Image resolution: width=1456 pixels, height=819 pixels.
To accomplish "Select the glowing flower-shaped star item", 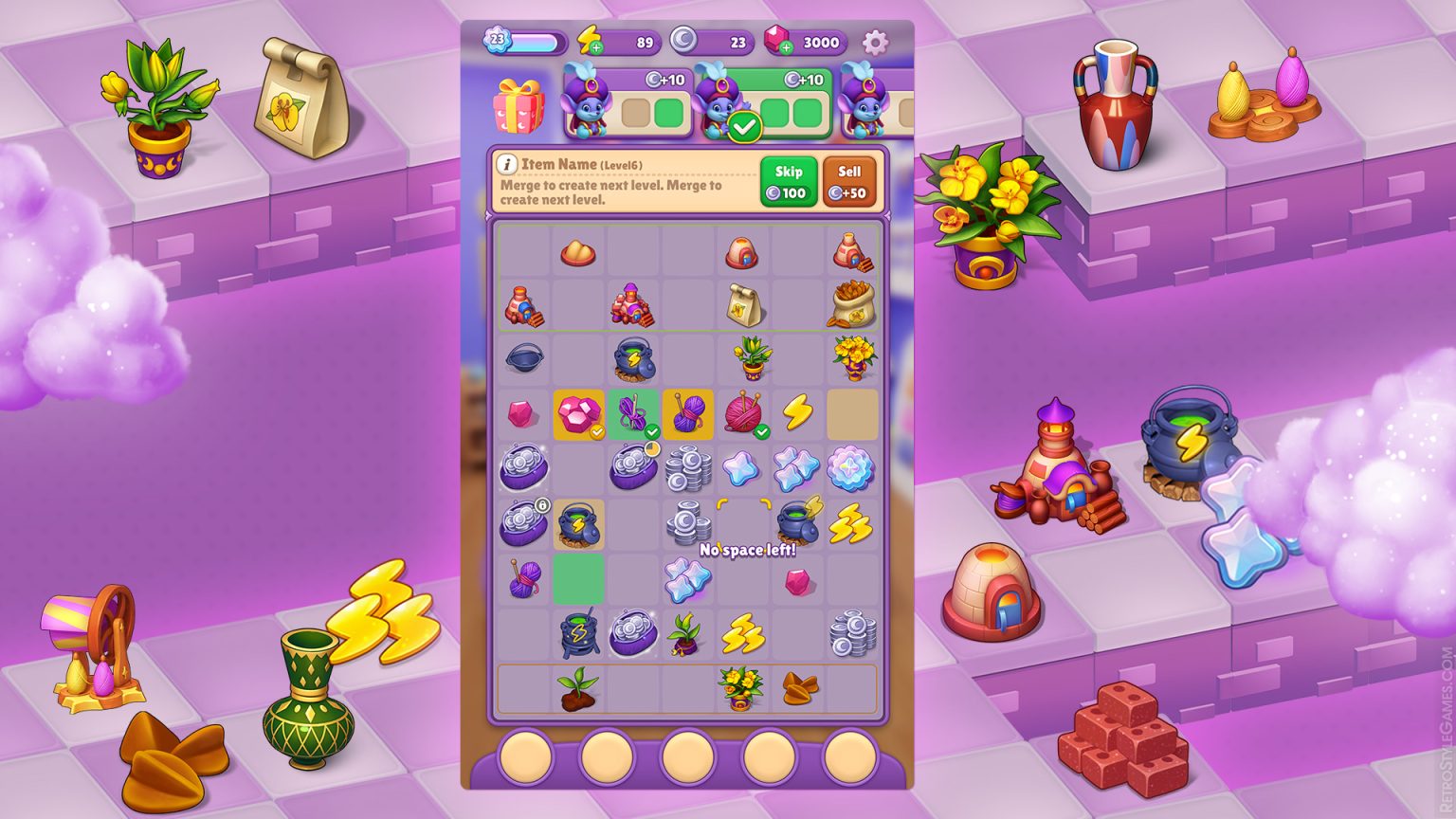I will pyautogui.click(x=851, y=468).
